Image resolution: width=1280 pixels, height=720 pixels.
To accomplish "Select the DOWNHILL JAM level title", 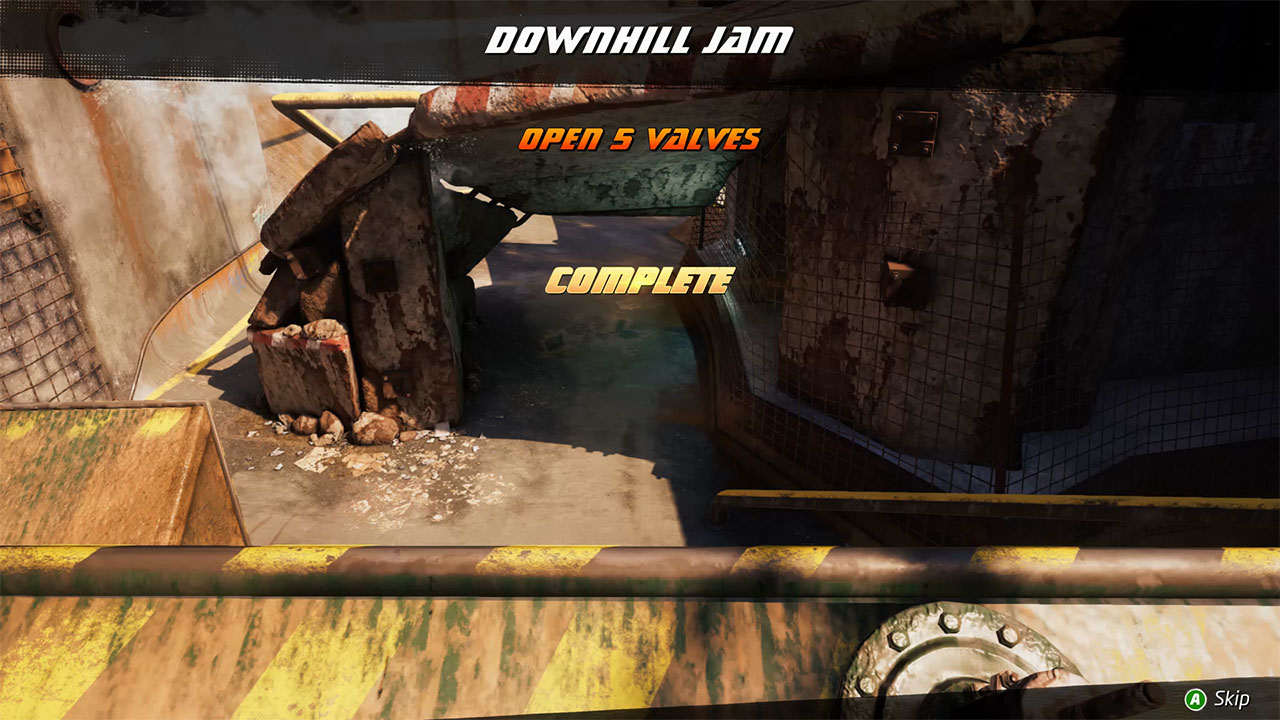I will pyautogui.click(x=640, y=37).
